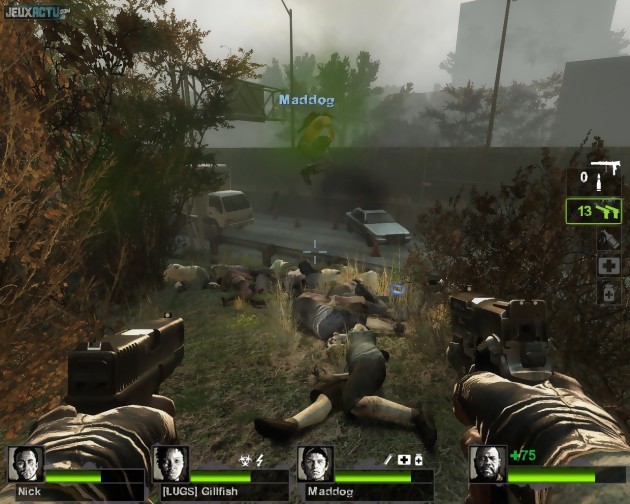This screenshot has height=504, width=630.
Task: Select the pain pills slot
Action: pos(608,292)
